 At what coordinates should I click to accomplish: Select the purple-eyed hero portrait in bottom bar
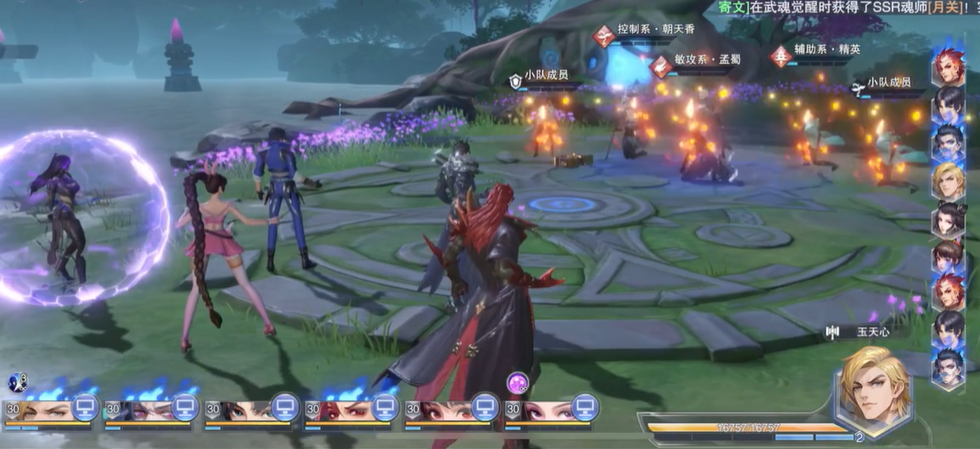[144, 411]
